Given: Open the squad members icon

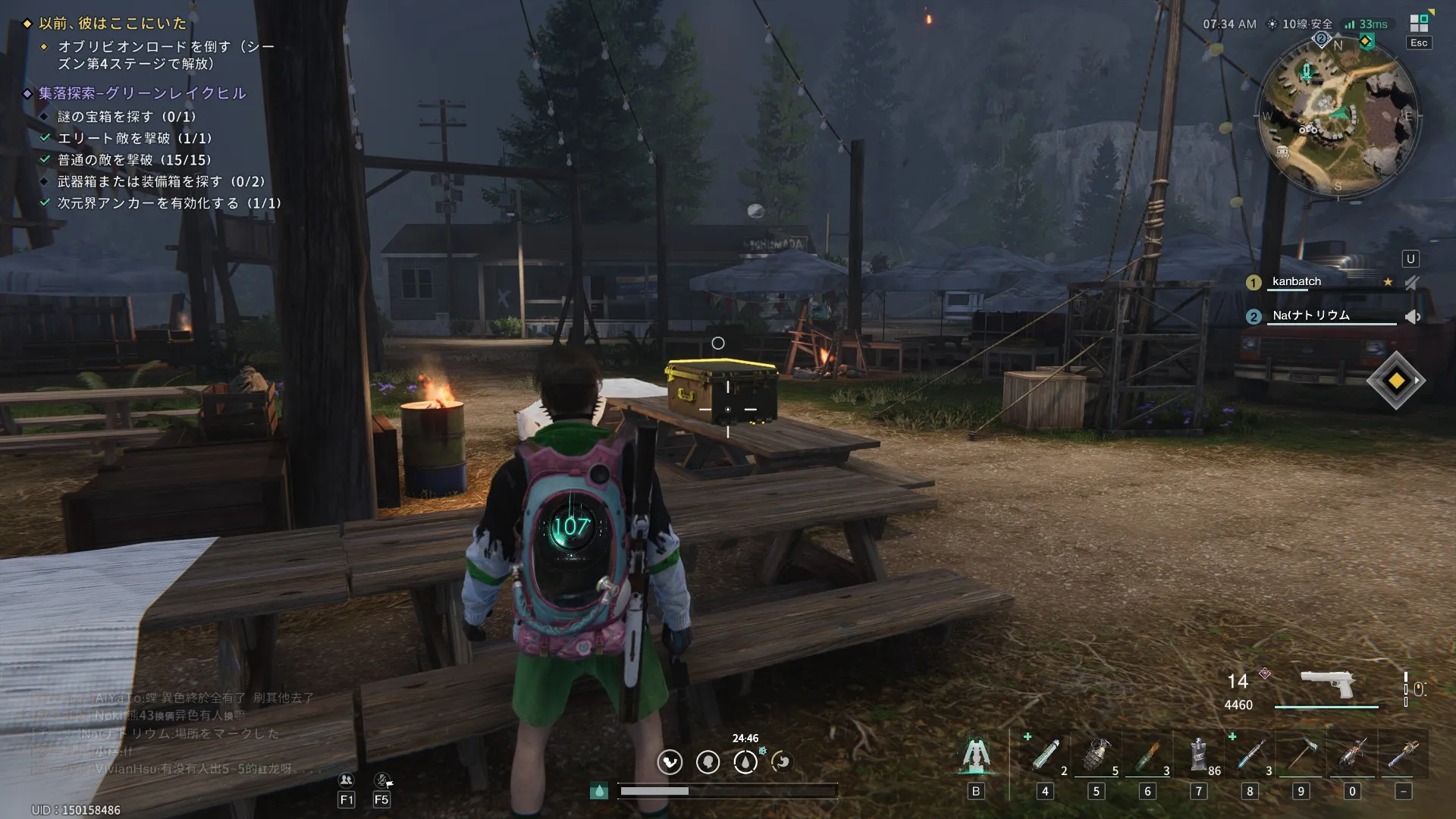Looking at the screenshot, I should [x=347, y=780].
